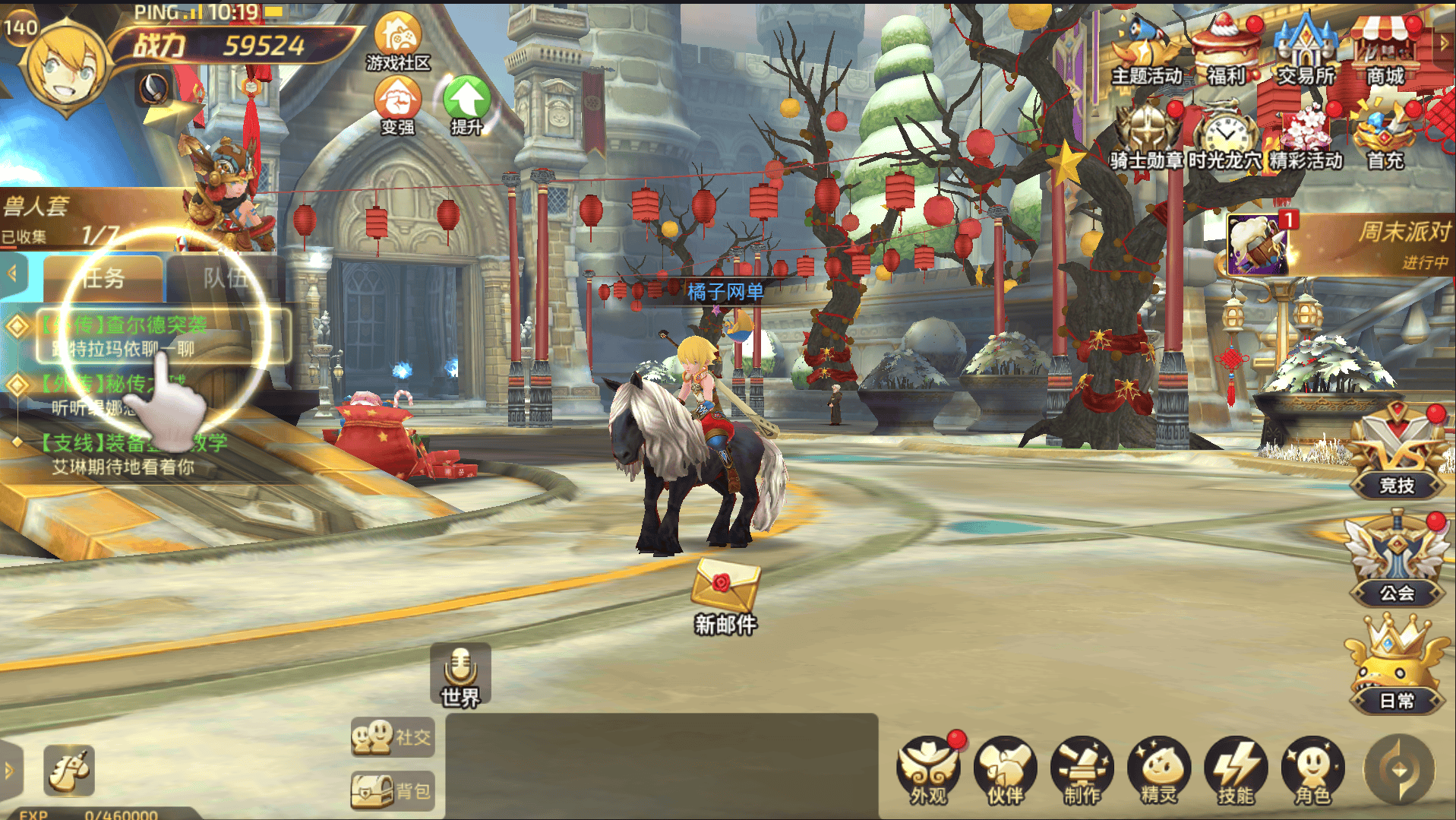Open the 技能 skills menu

(x=1236, y=771)
